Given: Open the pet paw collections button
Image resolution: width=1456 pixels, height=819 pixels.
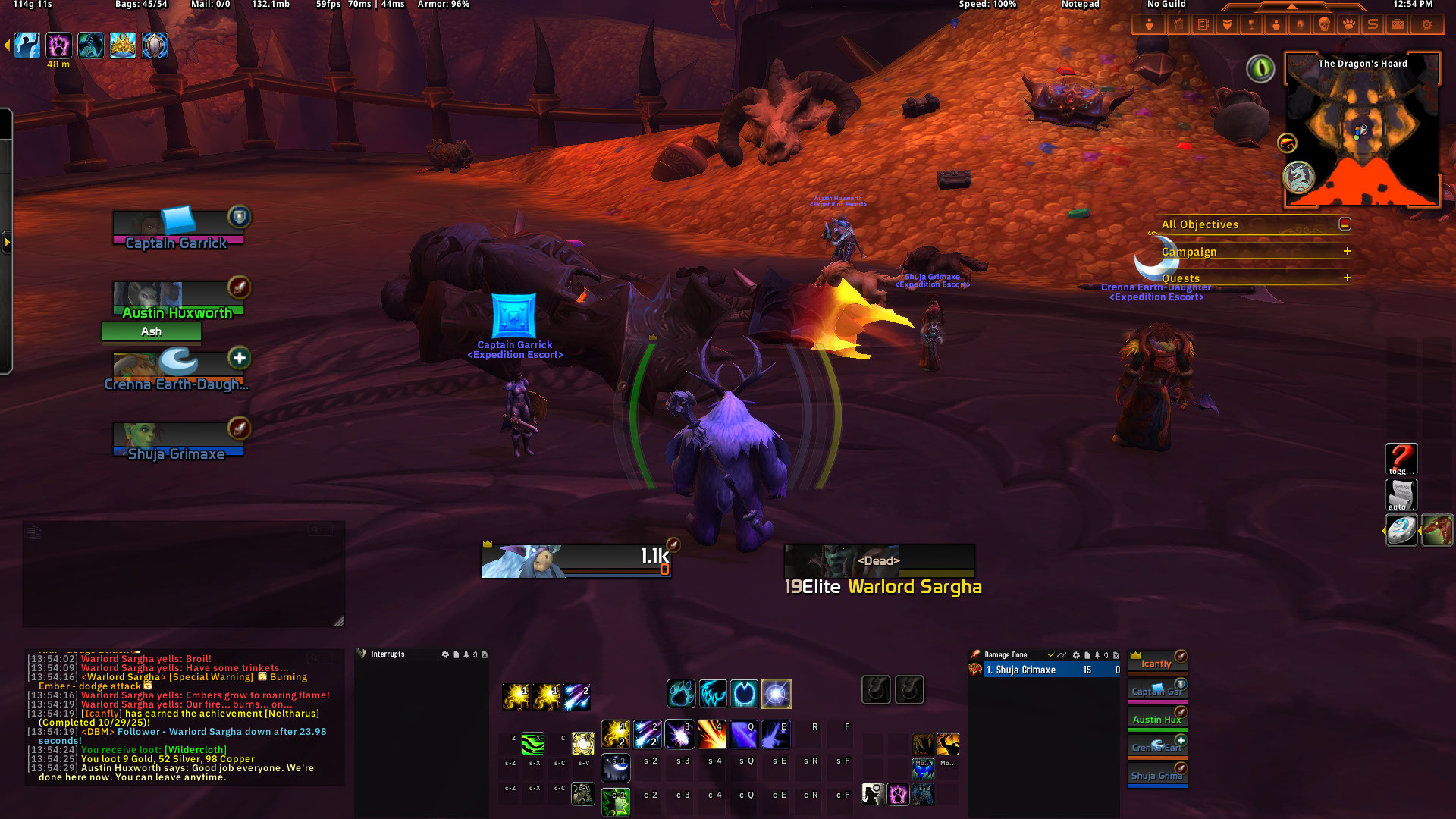Looking at the screenshot, I should [x=1348, y=25].
